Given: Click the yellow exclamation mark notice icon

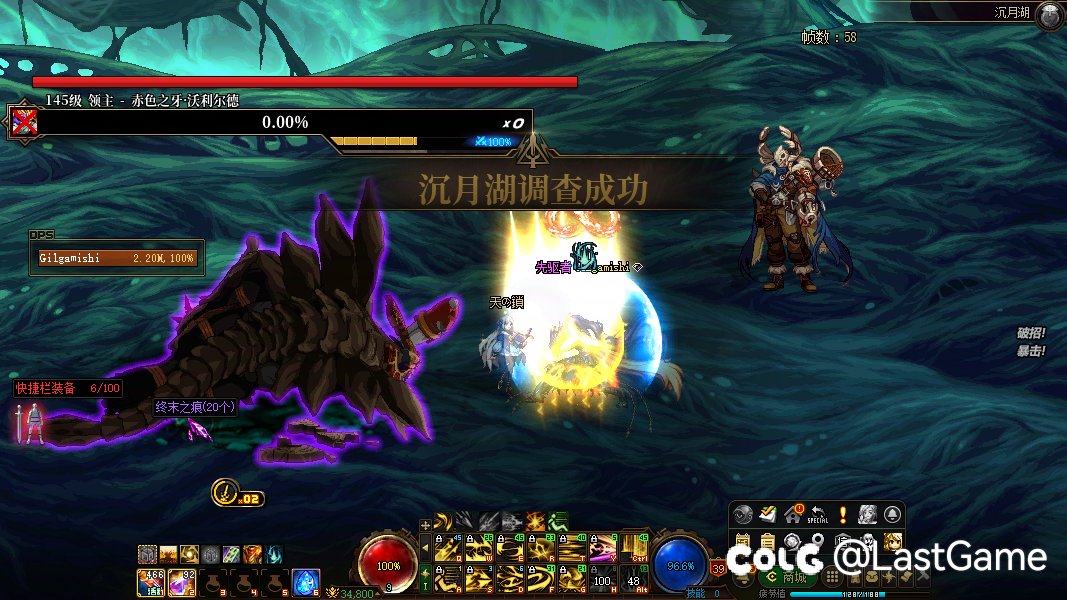Looking at the screenshot, I should click(x=843, y=515).
